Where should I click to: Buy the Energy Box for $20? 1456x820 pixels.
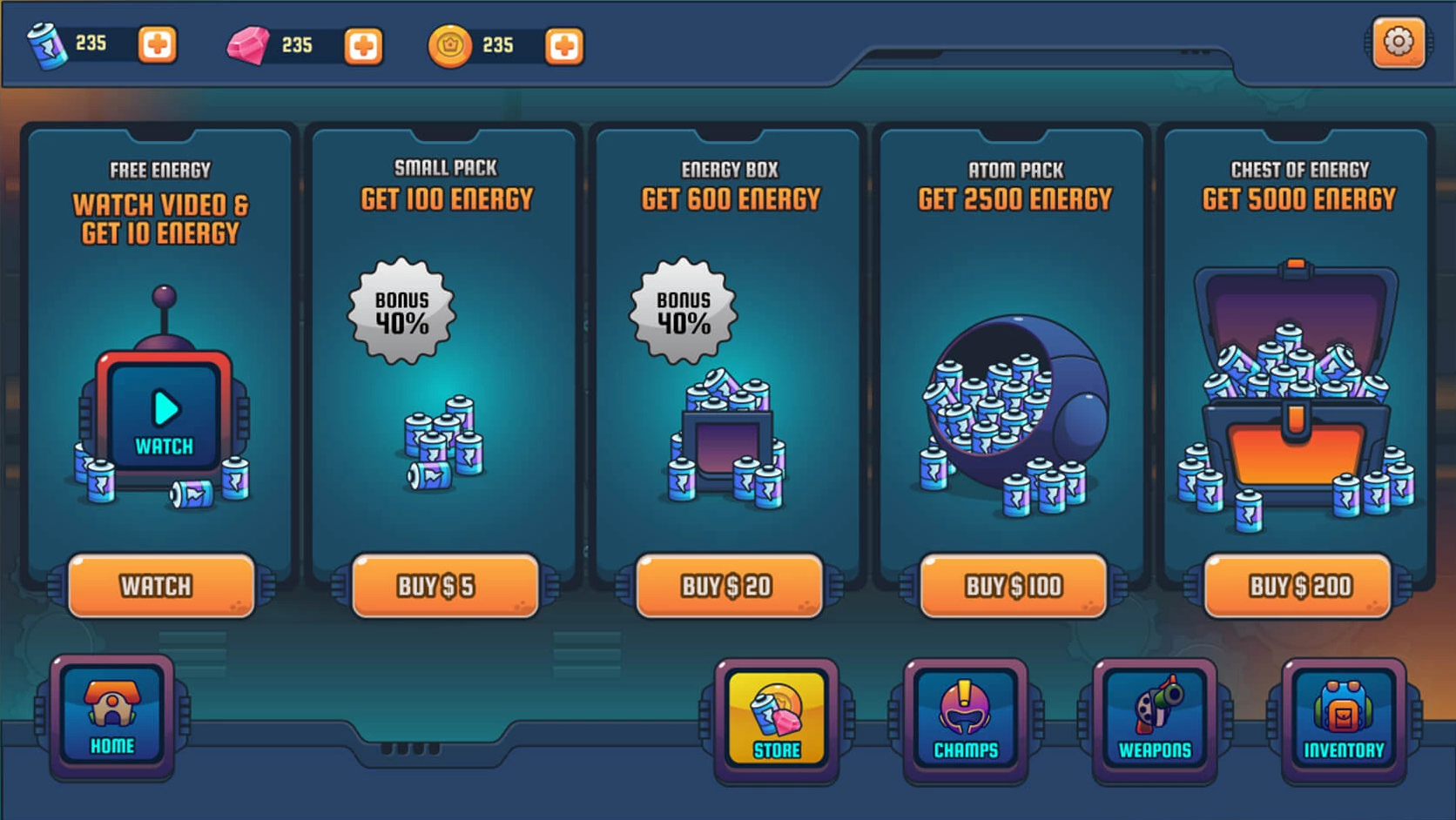(728, 586)
